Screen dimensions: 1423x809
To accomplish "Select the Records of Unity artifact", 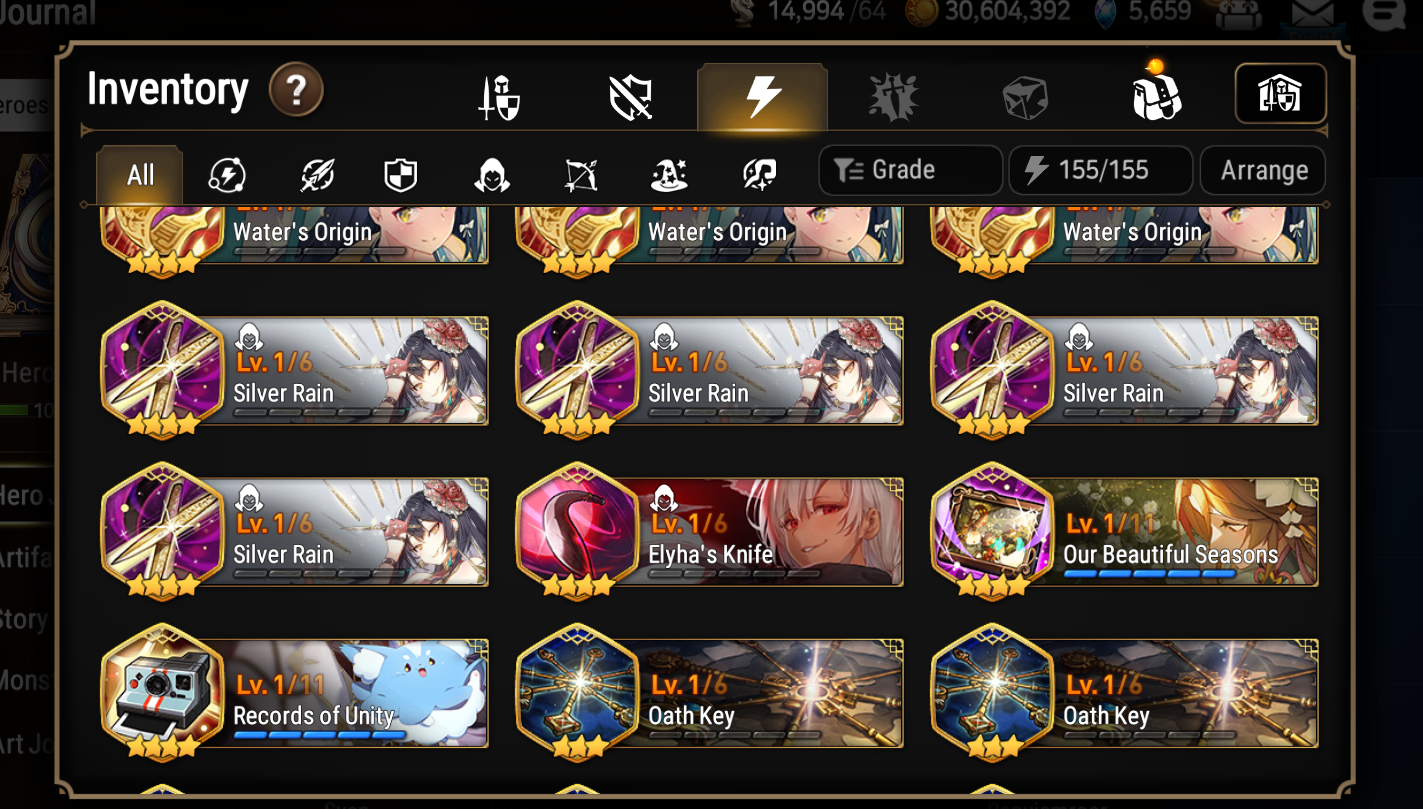I will tap(294, 692).
